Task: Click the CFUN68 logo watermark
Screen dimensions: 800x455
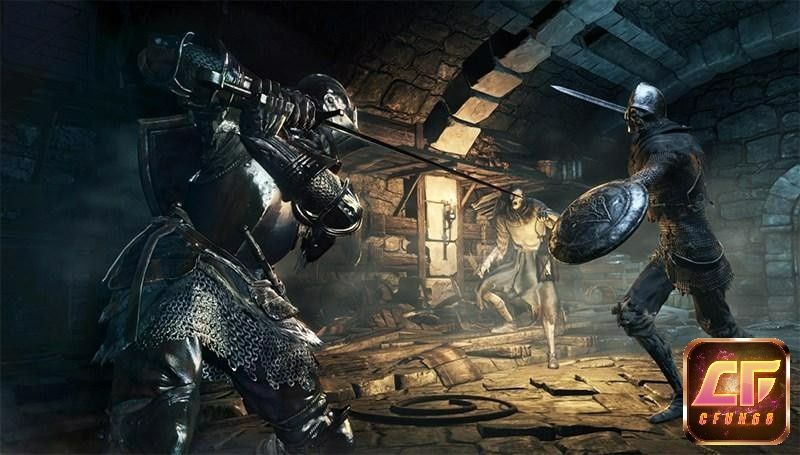Action: click(735, 389)
